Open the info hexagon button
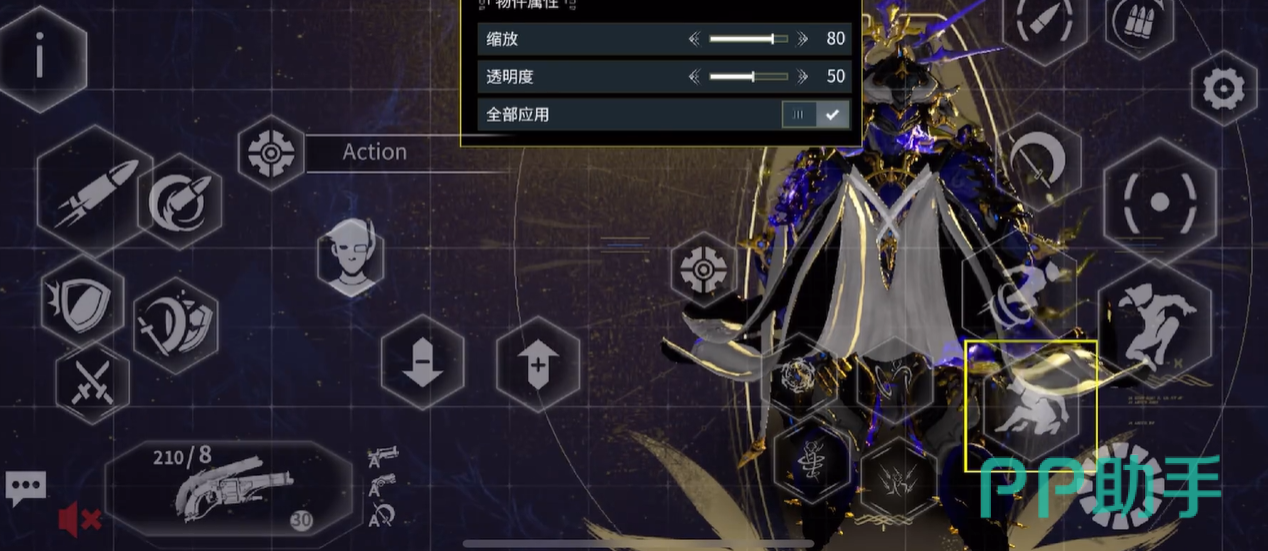The height and width of the screenshot is (551, 1268). 40,57
